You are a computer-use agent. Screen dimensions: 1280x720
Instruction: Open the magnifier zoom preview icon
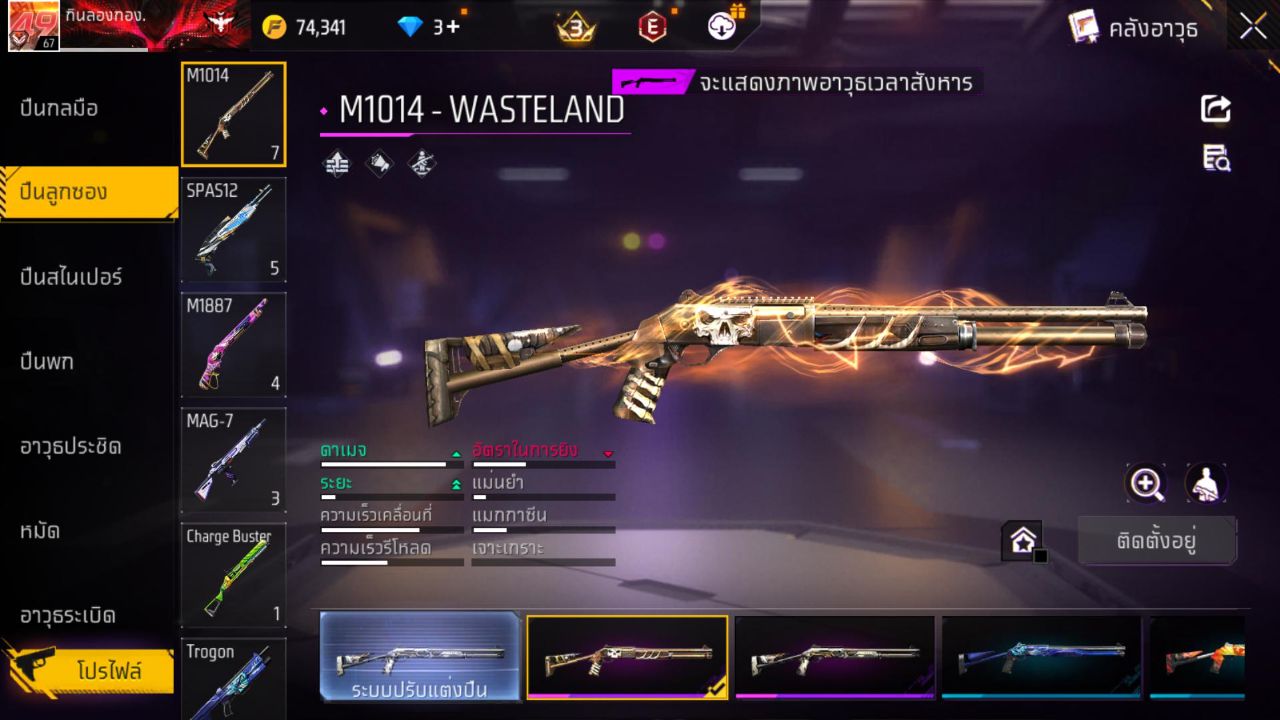click(x=1146, y=484)
